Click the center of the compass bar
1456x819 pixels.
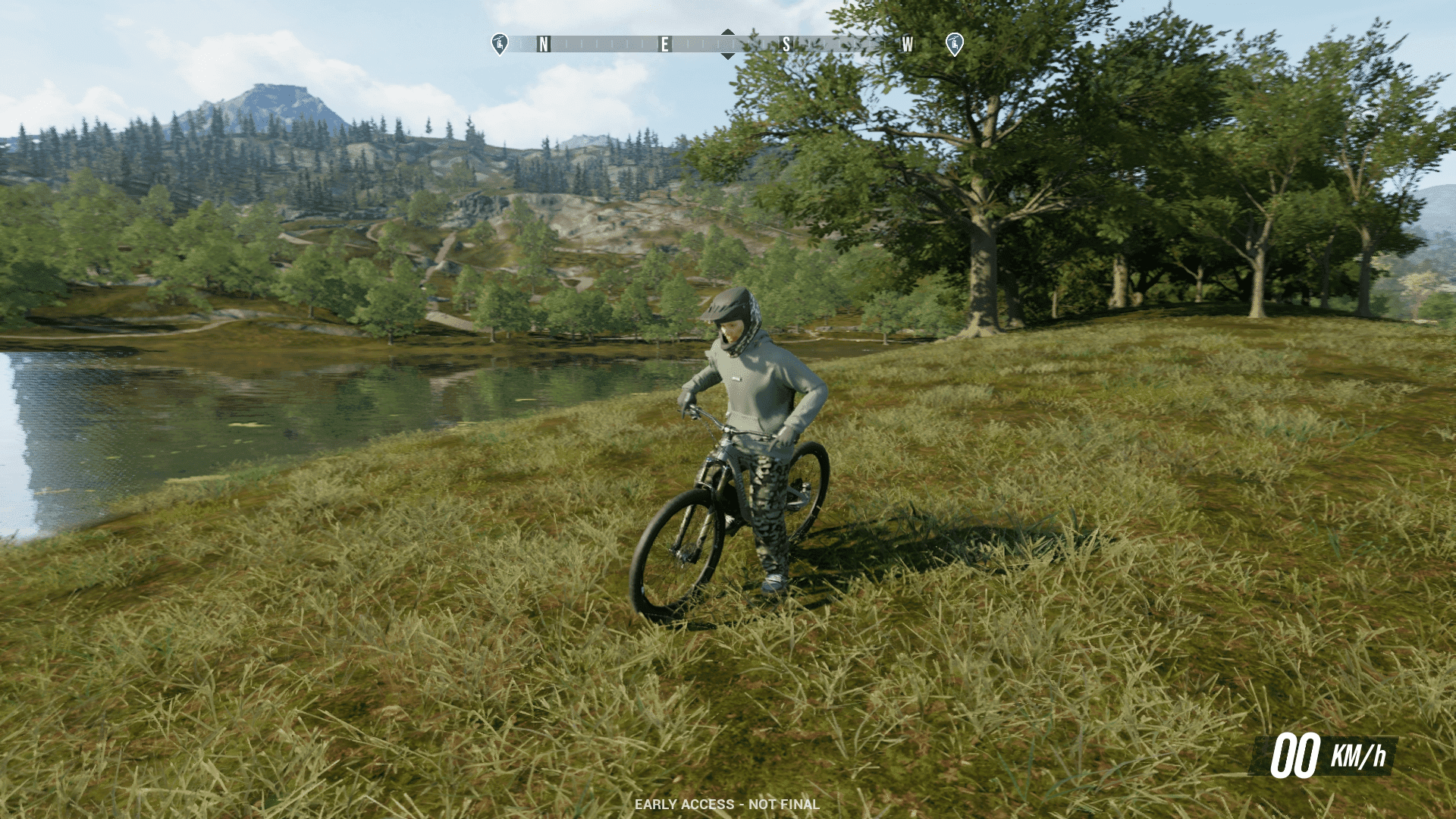[x=727, y=44]
